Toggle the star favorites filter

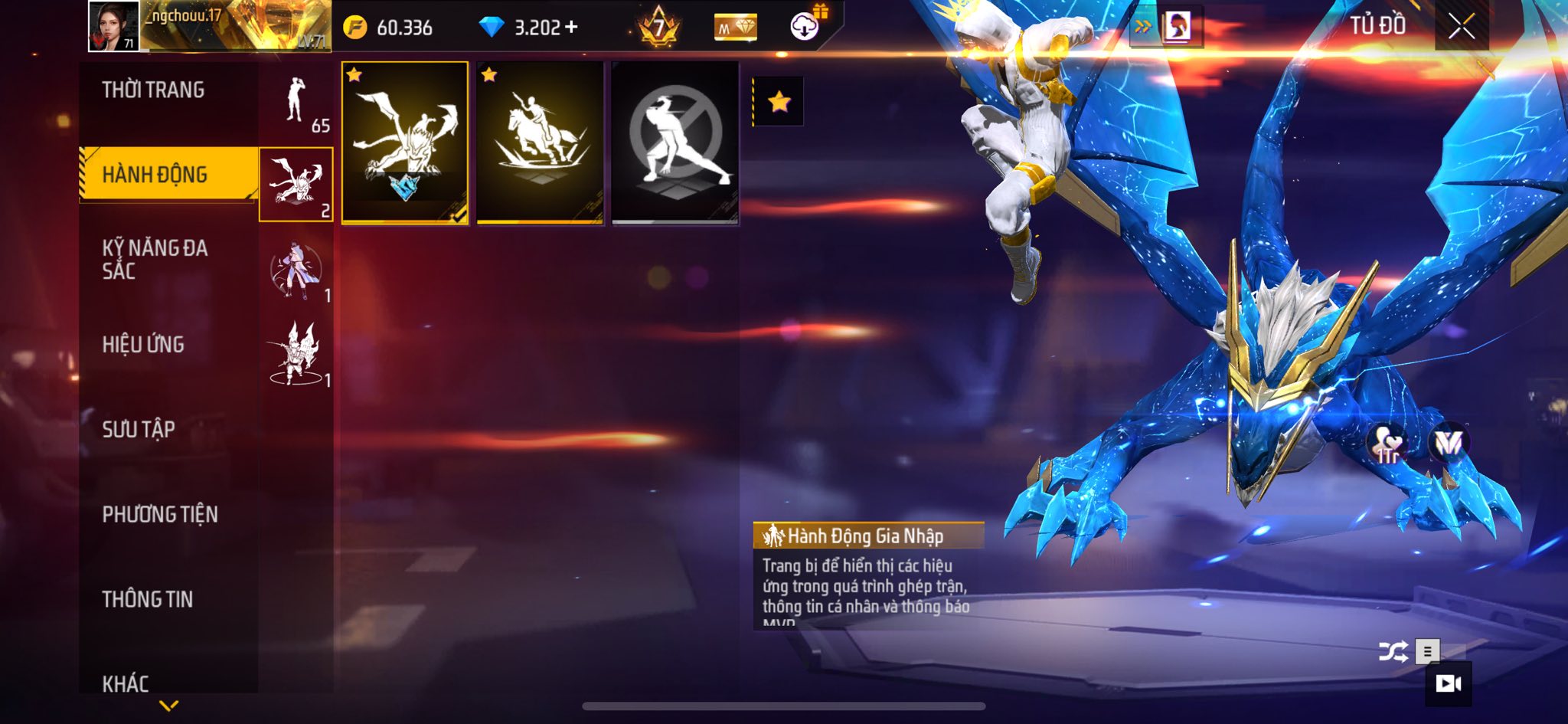click(x=779, y=102)
